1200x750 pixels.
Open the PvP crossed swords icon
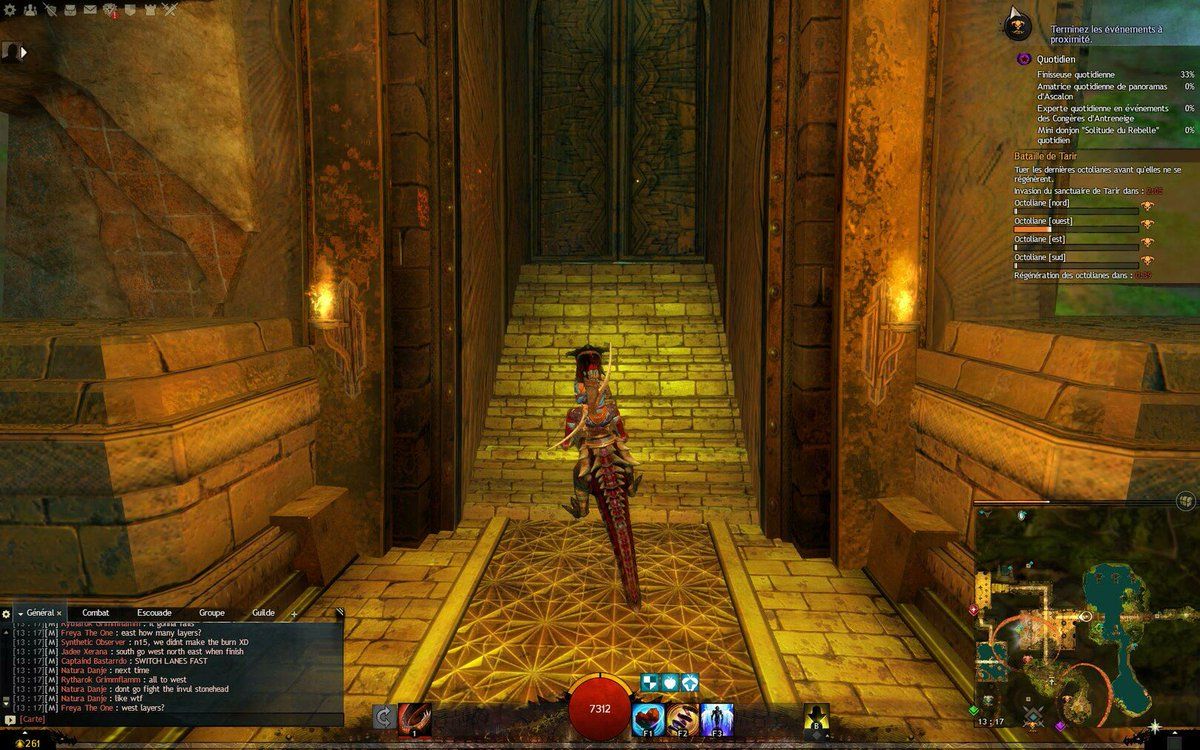click(x=170, y=10)
